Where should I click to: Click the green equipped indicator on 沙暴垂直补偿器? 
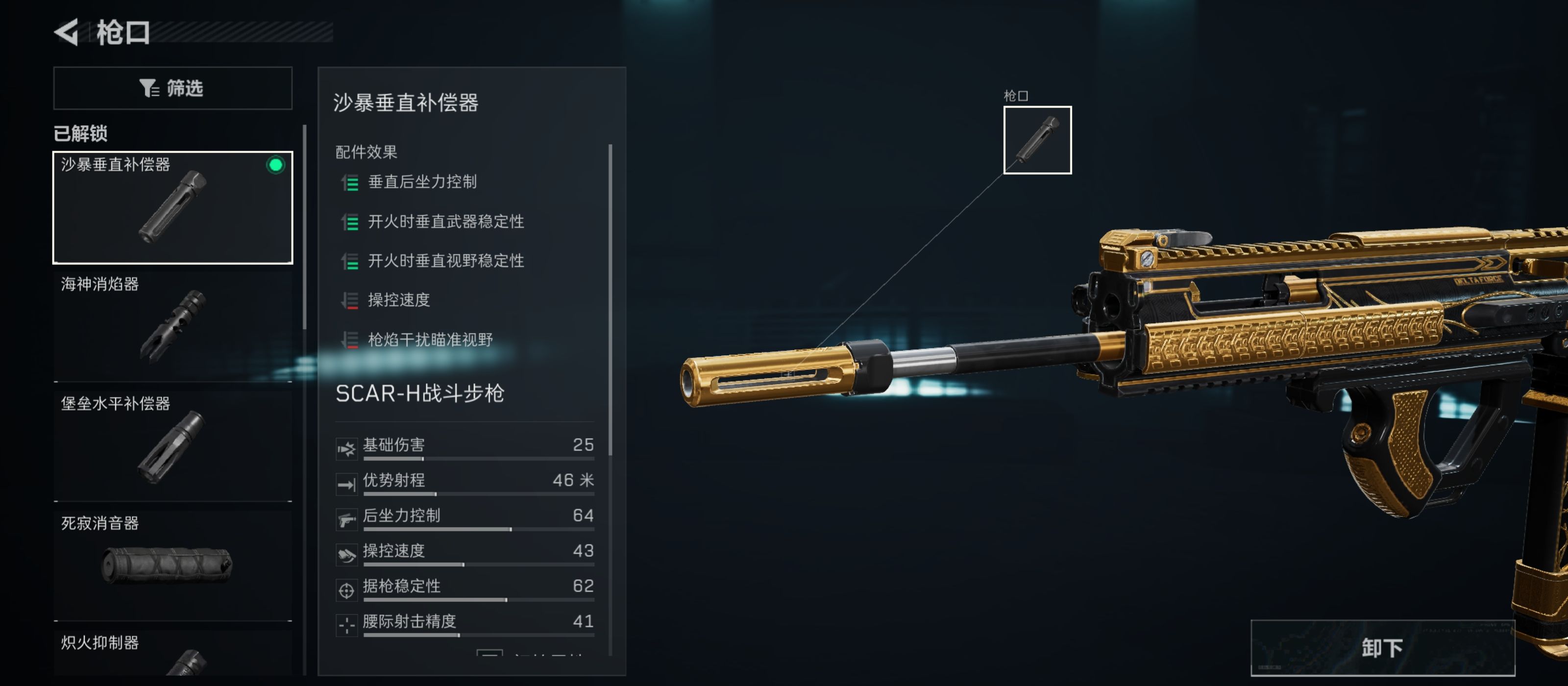(274, 164)
